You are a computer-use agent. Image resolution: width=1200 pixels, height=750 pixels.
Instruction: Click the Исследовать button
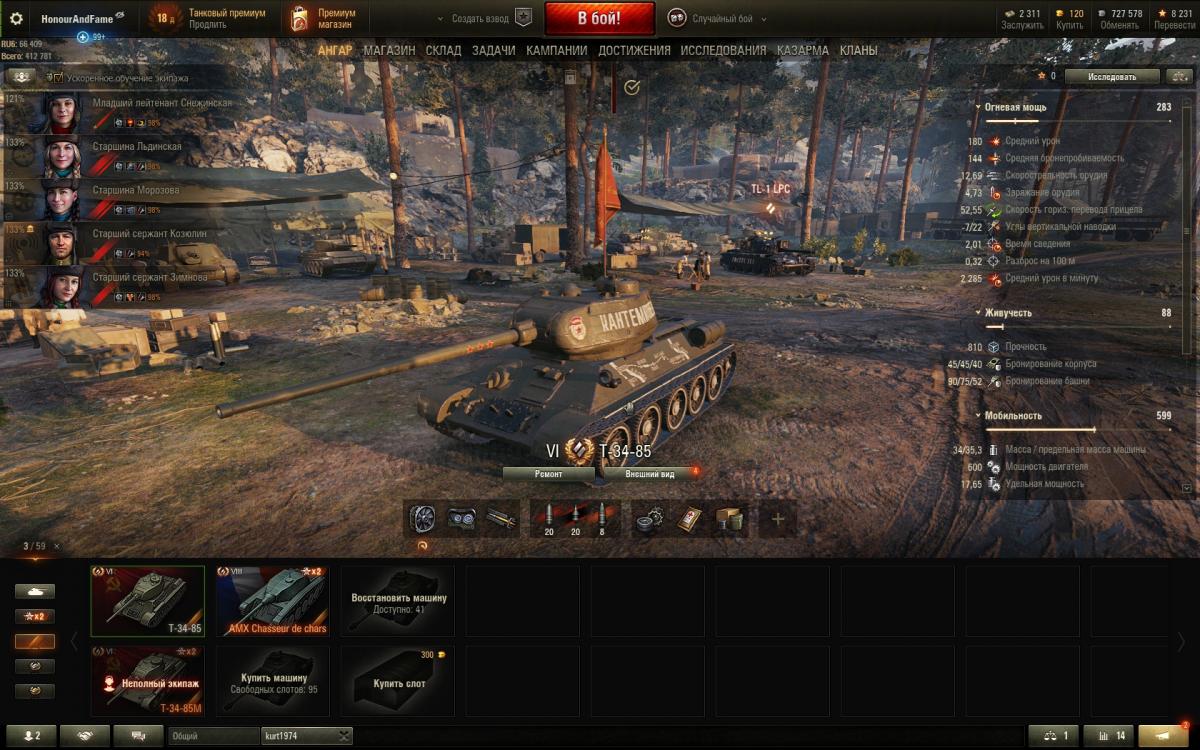coord(1111,76)
